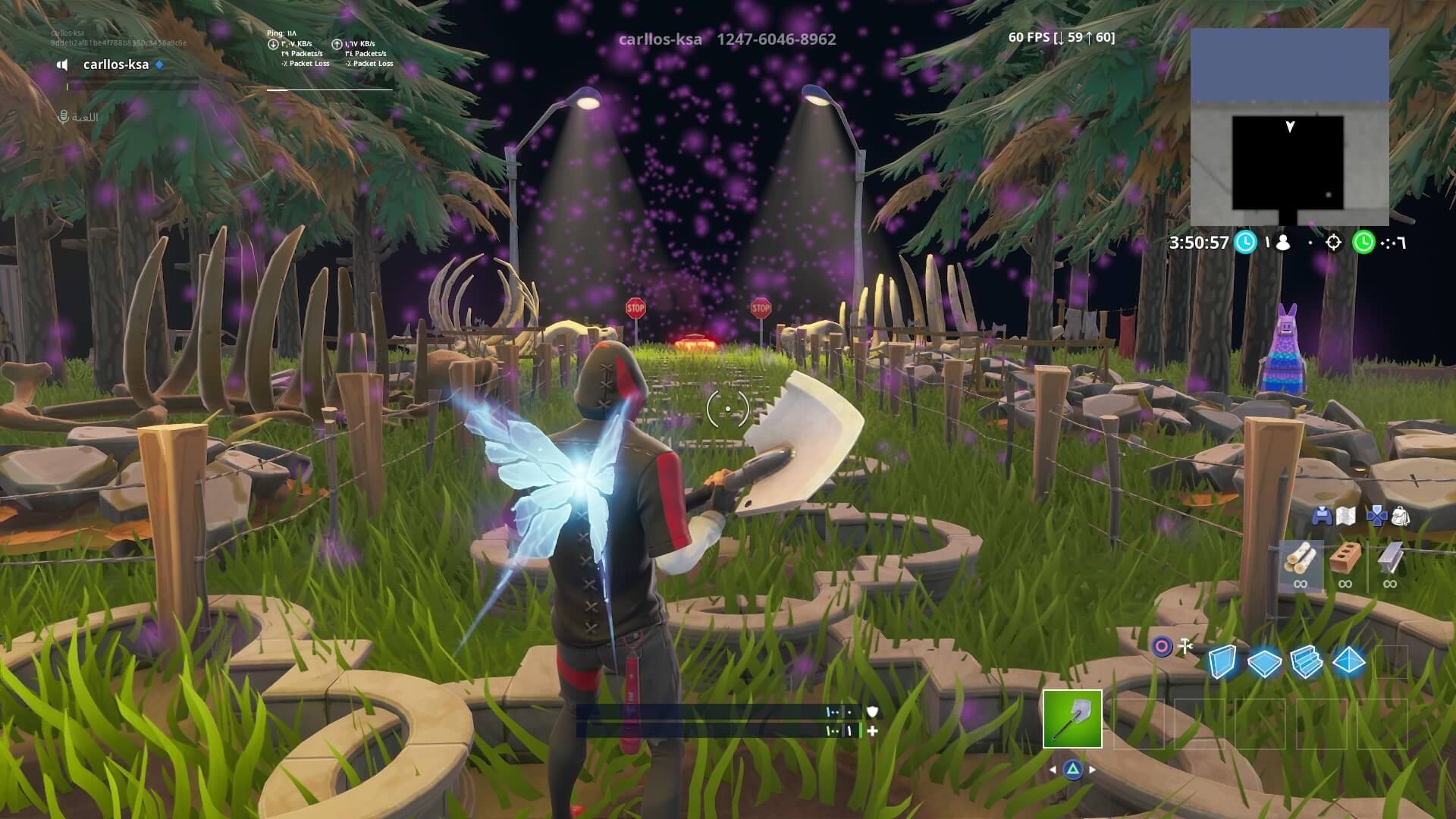Open the island map icon
Viewport: 1456px width, 819px height.
(x=1346, y=516)
